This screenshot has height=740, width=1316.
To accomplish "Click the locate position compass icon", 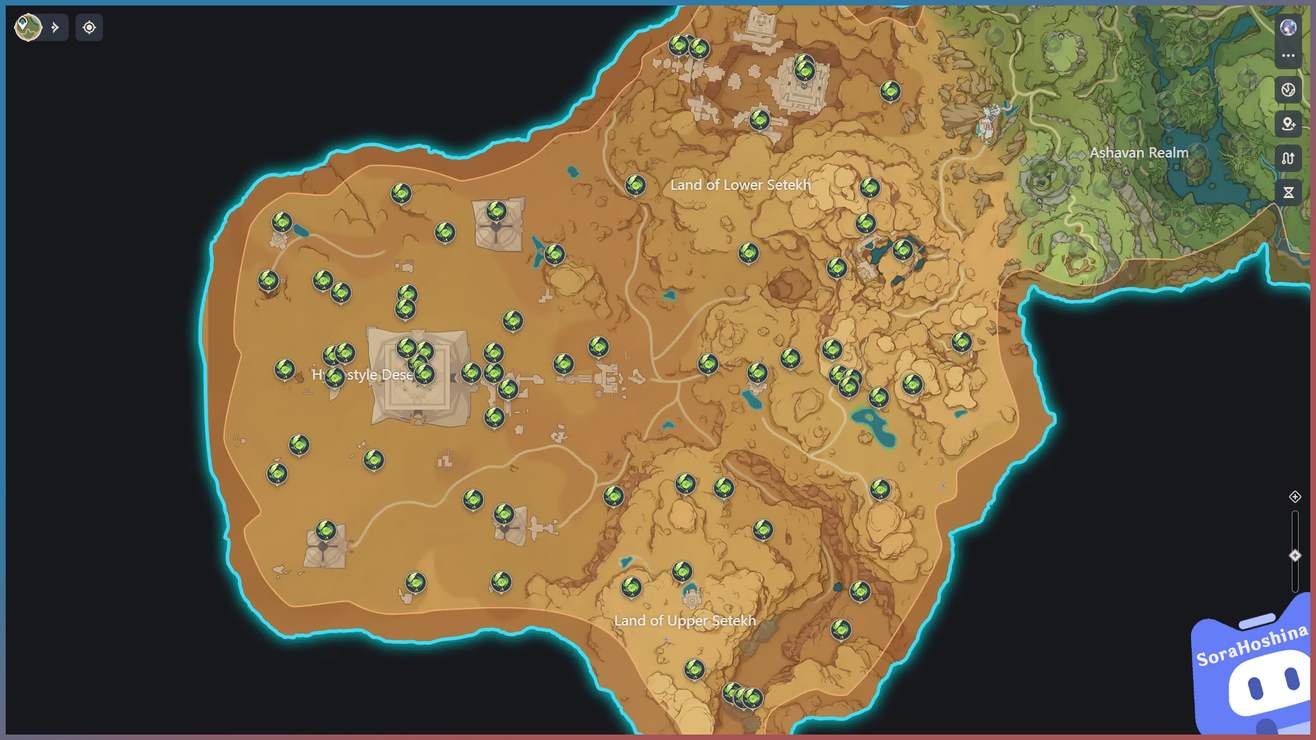I will 89,27.
